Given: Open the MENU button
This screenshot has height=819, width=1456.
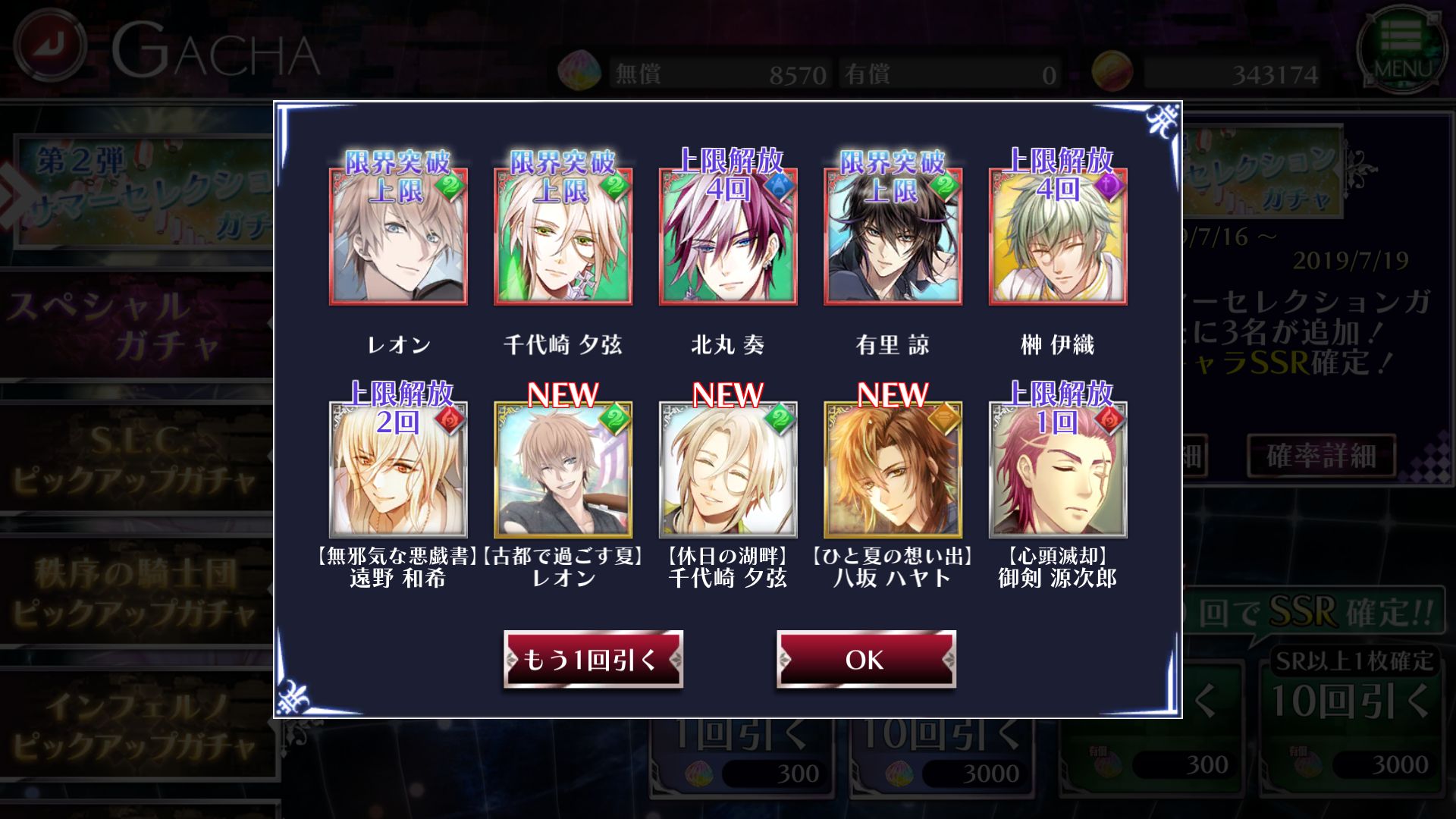Looking at the screenshot, I should [x=1401, y=49].
